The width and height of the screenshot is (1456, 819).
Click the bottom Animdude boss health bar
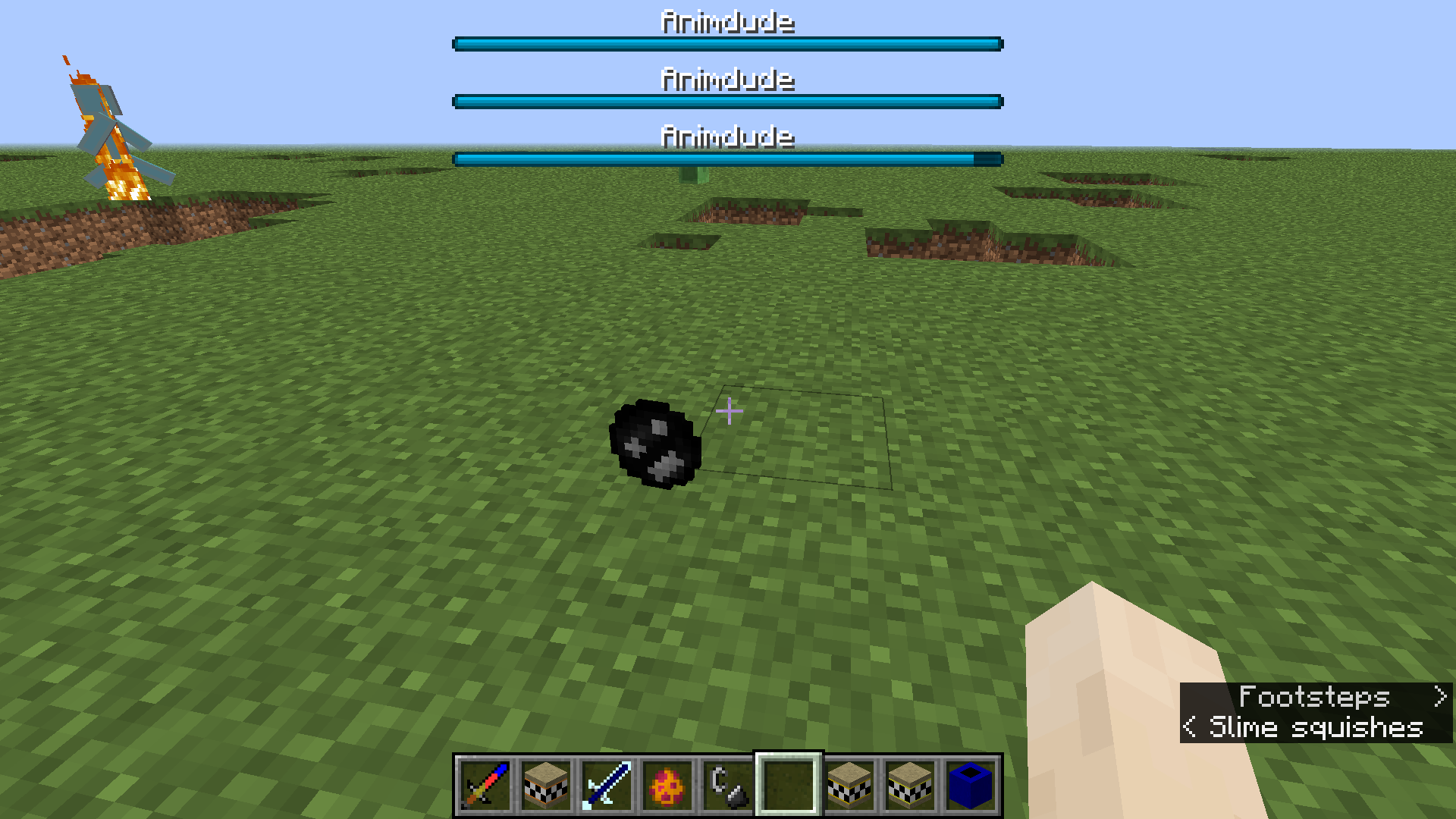point(727,159)
